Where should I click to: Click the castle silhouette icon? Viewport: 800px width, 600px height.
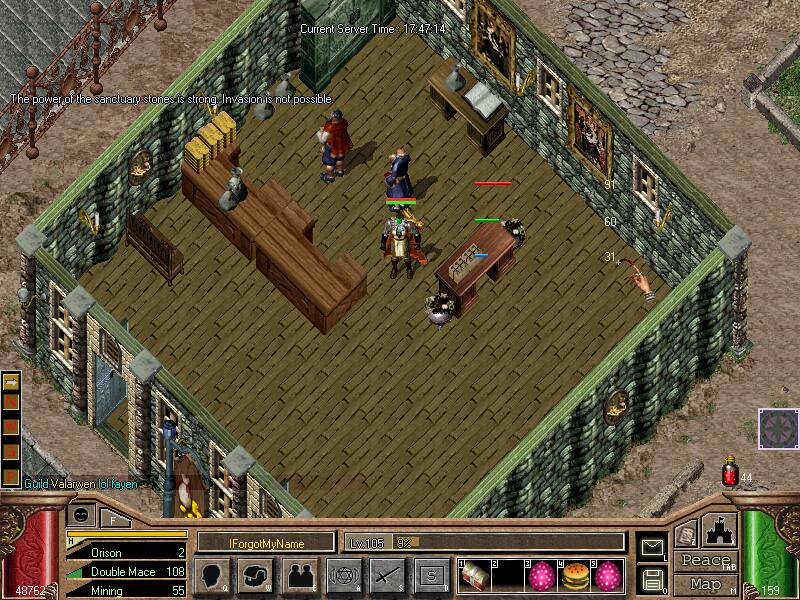[720, 531]
